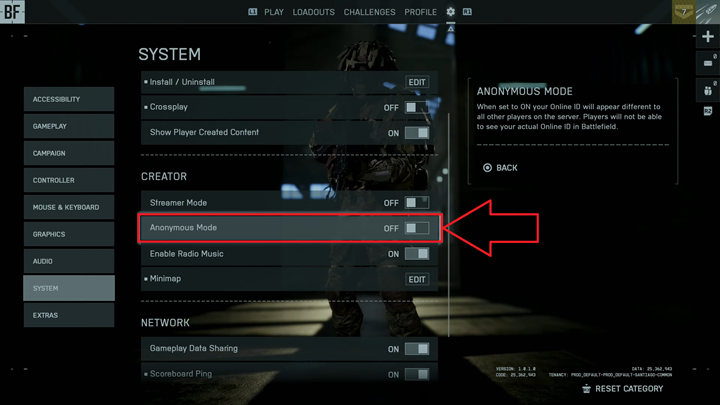Screen dimensions: 720x405
Task: Show the Extras settings category
Action: [x=69, y=315]
